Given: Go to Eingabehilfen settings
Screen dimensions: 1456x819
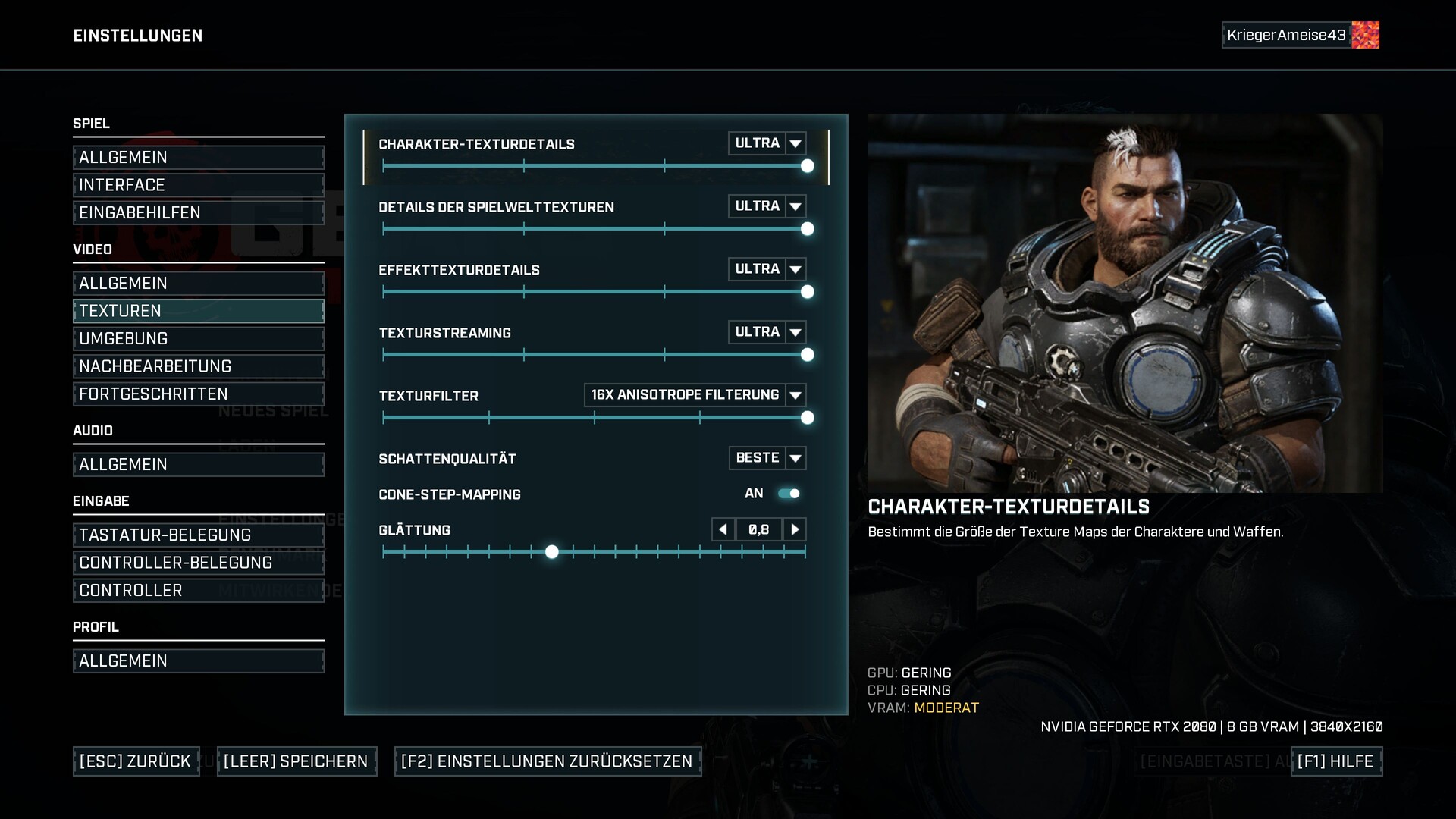Looking at the screenshot, I should tap(199, 213).
